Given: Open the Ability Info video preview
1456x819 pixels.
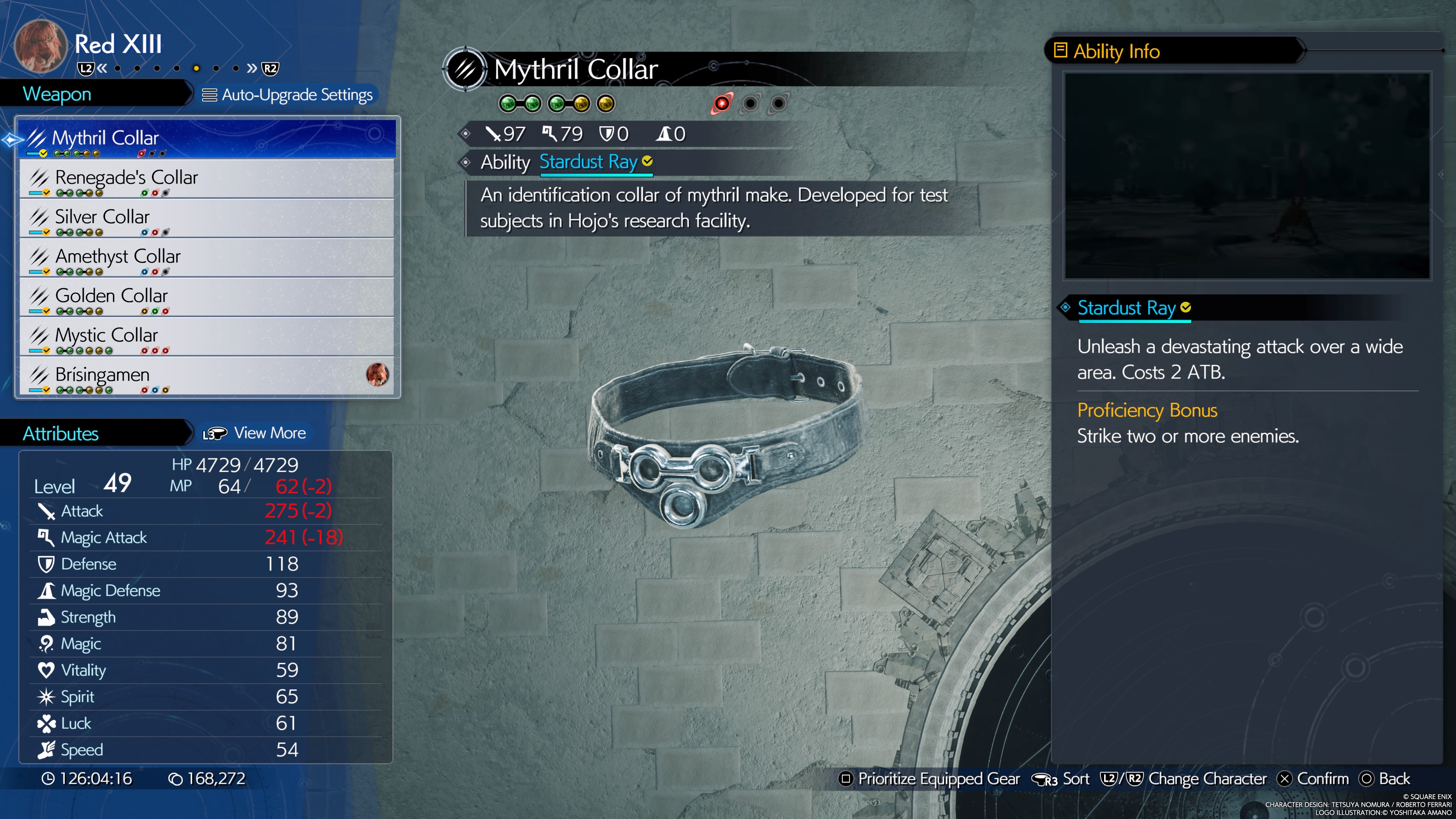Looking at the screenshot, I should pos(1247,176).
